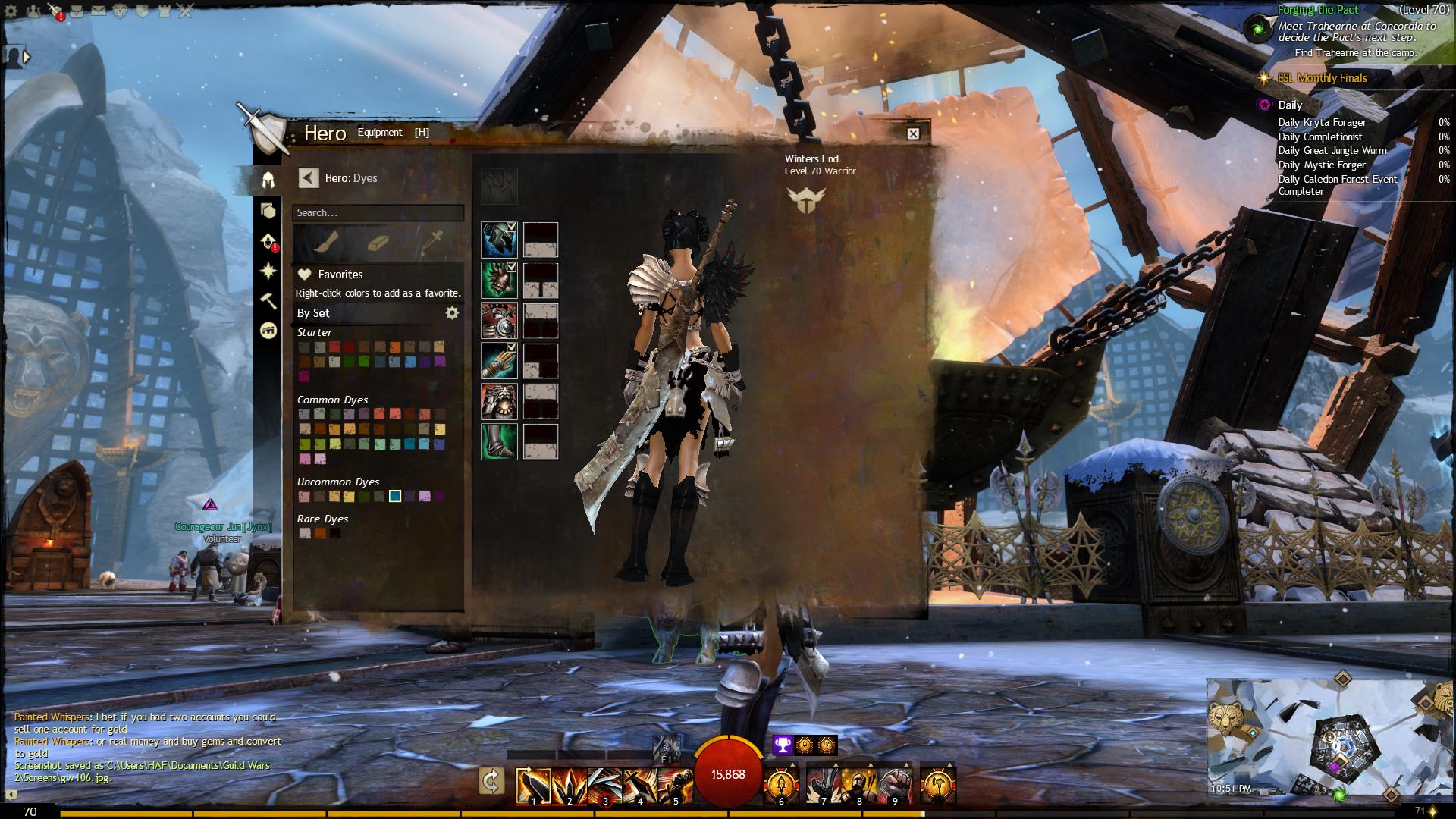Select the Forging the Pact story objective
Image resolution: width=1456 pixels, height=819 pixels.
(x=1318, y=11)
